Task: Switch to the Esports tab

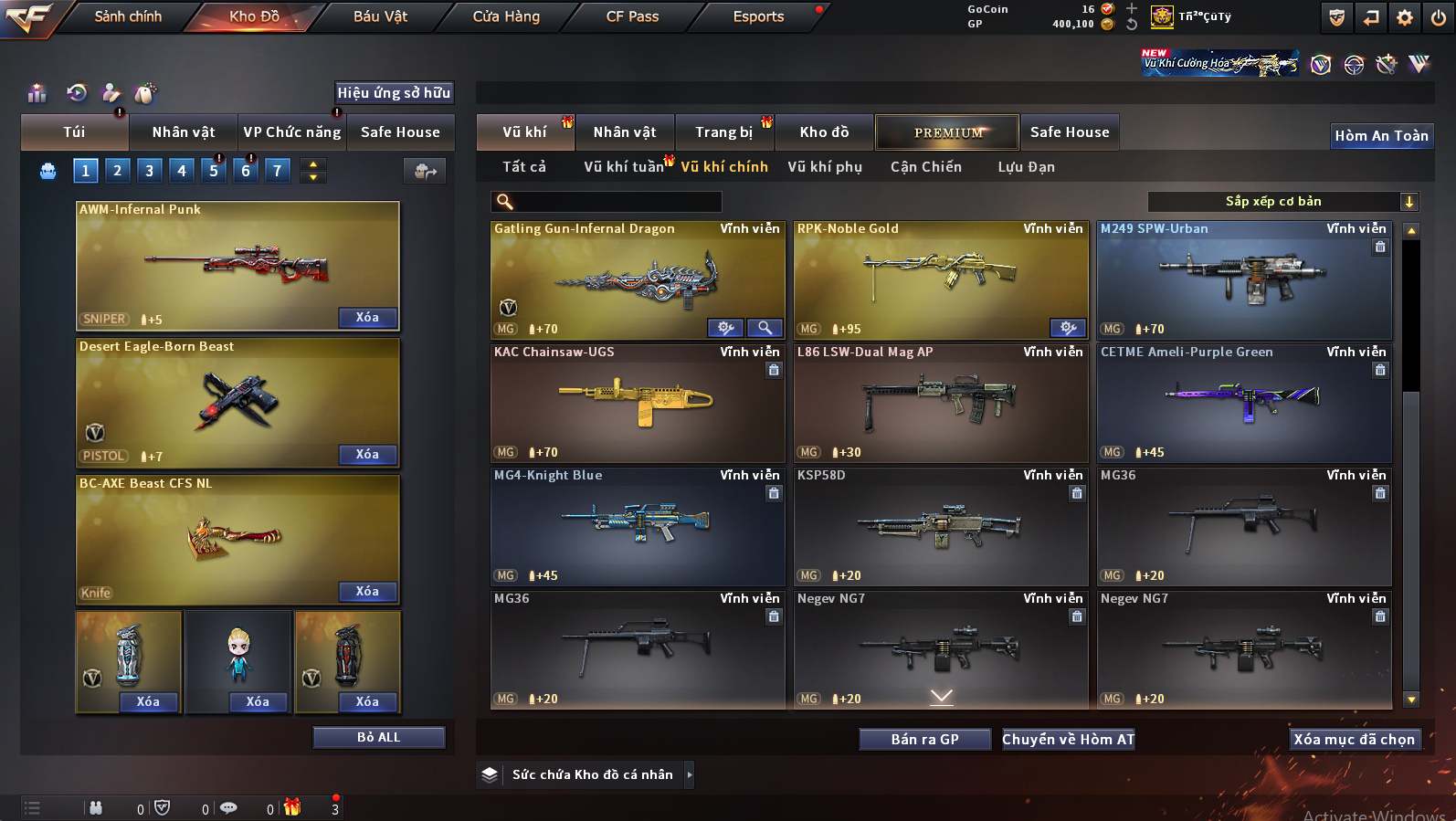Action: [x=758, y=16]
